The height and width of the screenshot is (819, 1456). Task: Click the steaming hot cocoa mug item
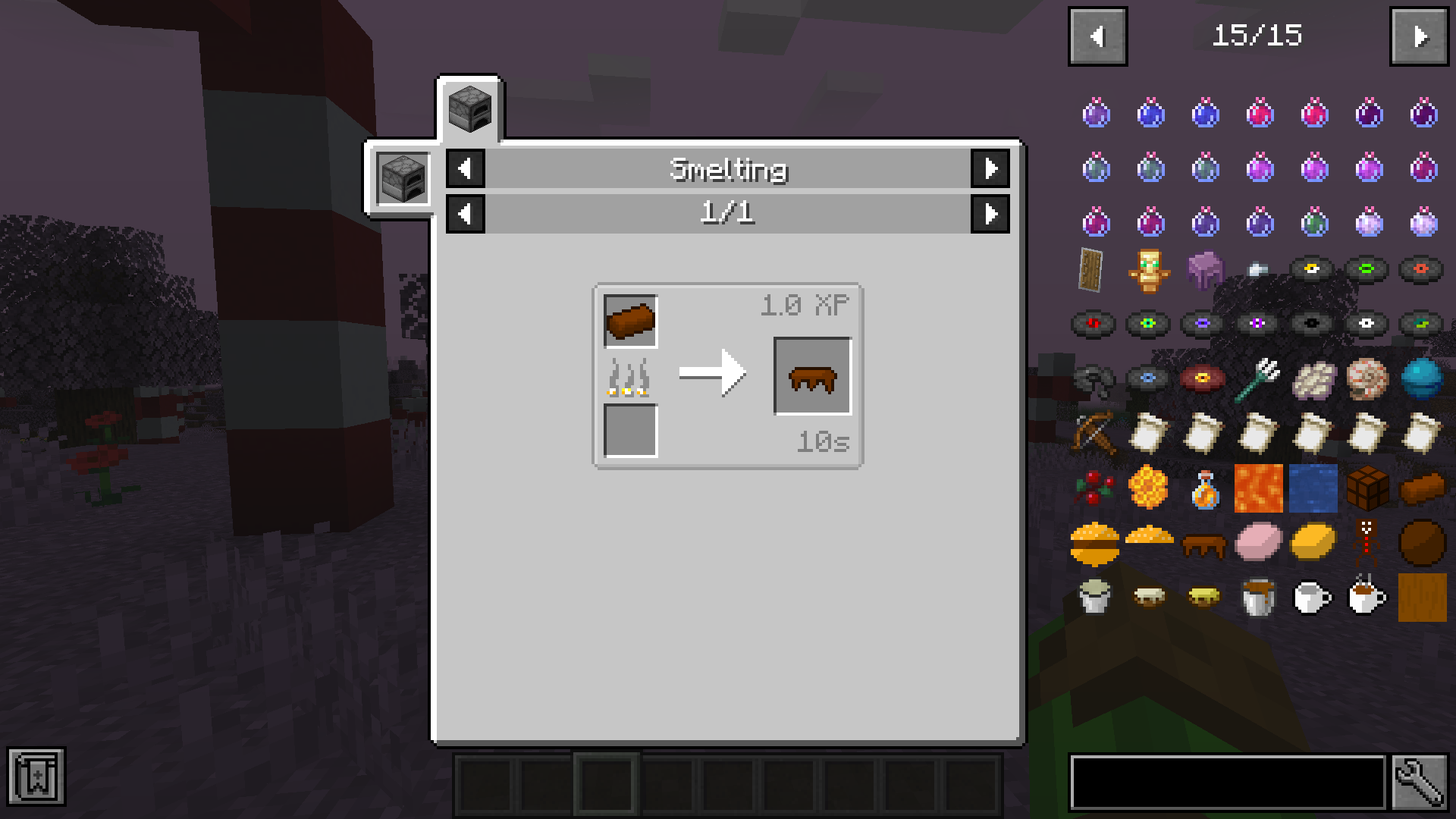[1369, 597]
